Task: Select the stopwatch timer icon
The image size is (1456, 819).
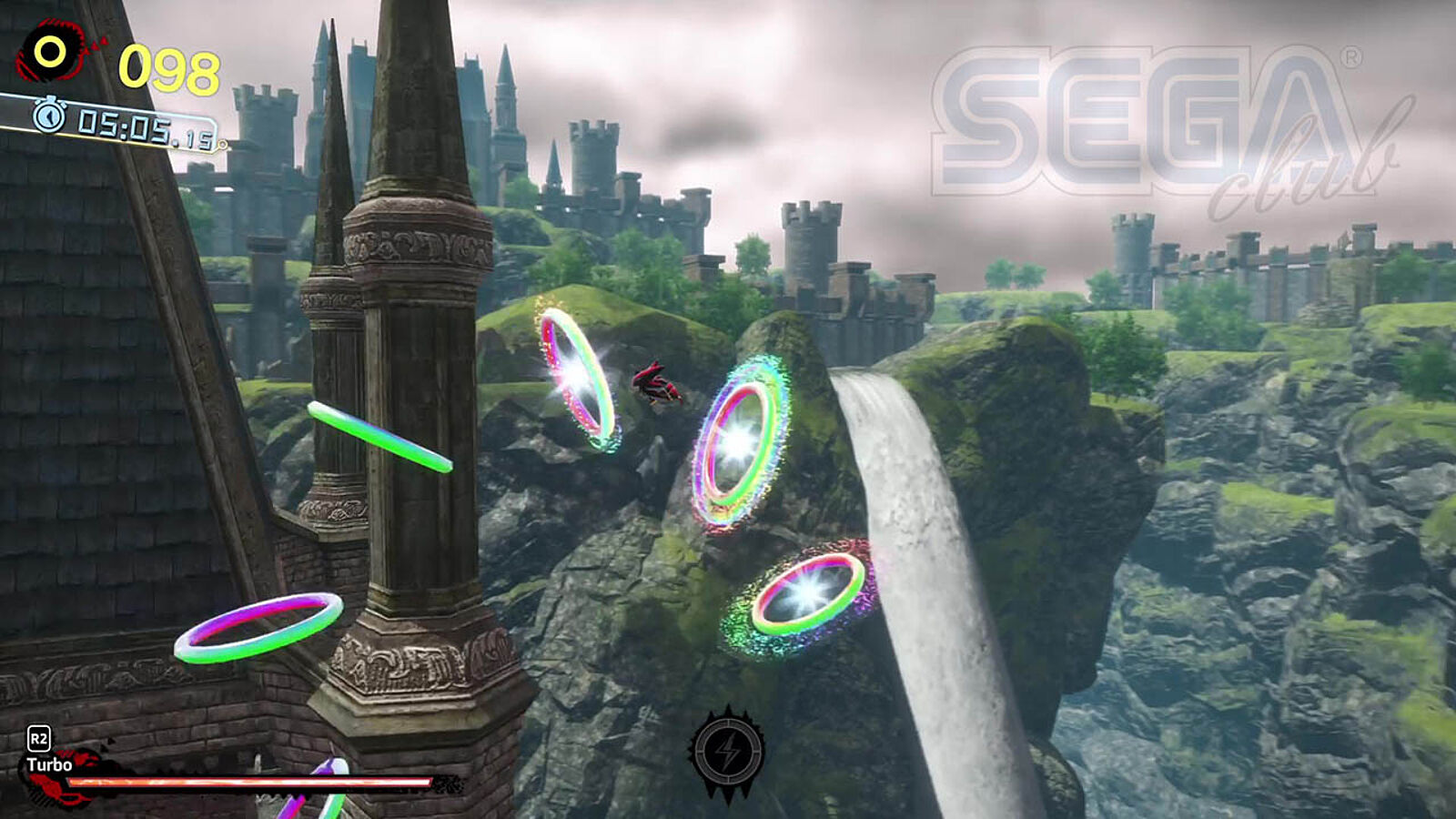Action: pos(49,115)
